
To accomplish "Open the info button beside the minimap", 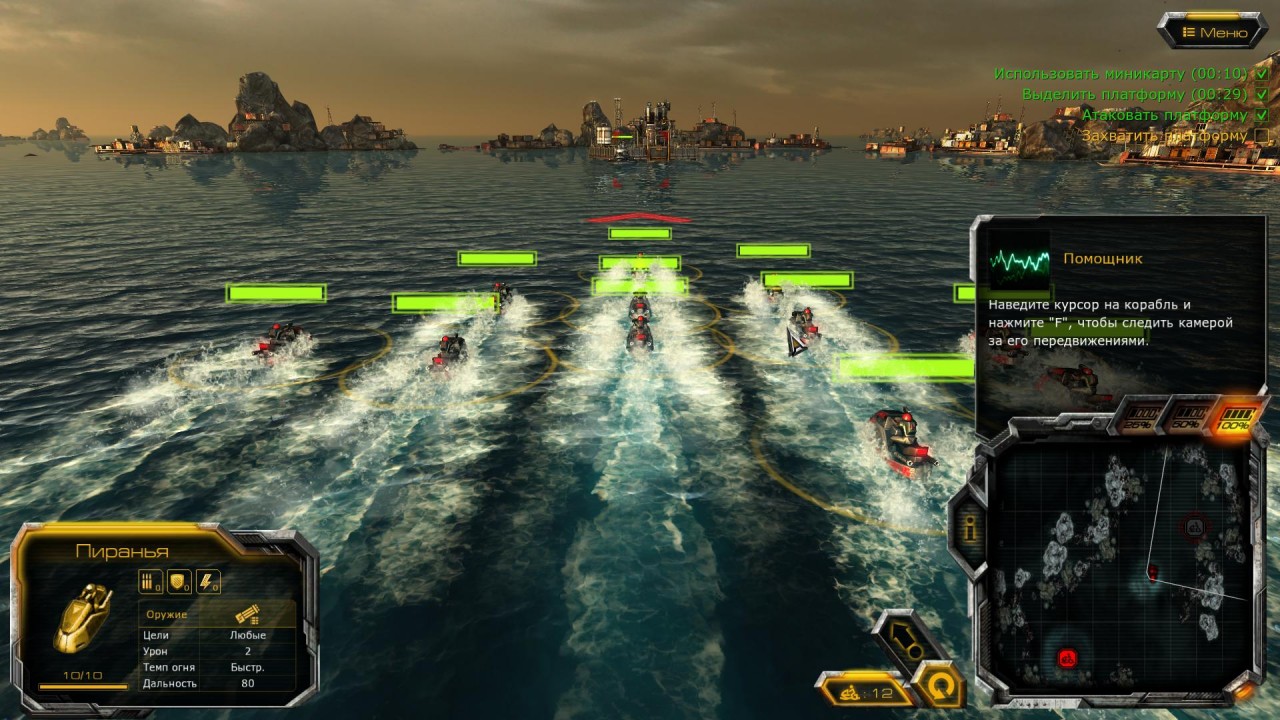I will pyautogui.click(x=969, y=530).
